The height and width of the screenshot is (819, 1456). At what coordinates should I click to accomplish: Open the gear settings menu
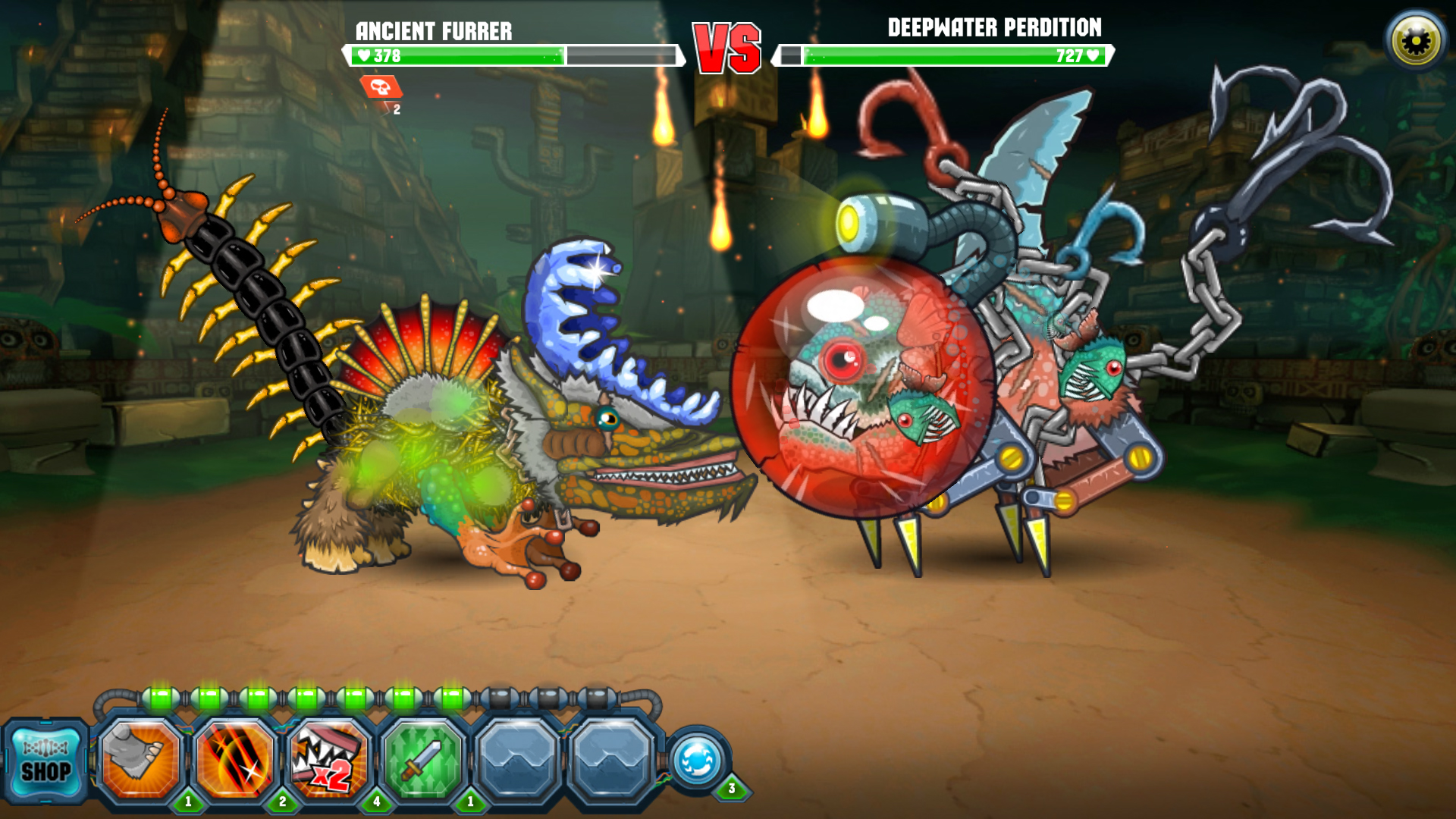(1415, 41)
